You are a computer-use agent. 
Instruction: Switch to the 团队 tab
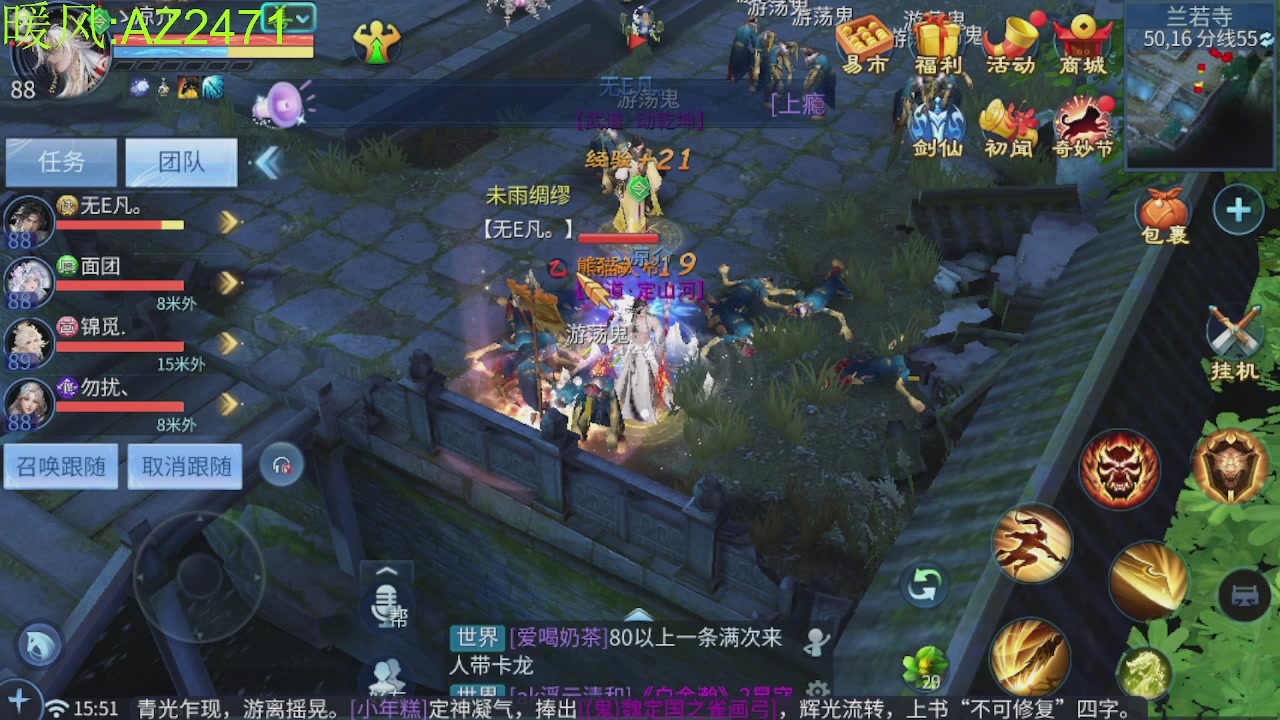point(181,162)
